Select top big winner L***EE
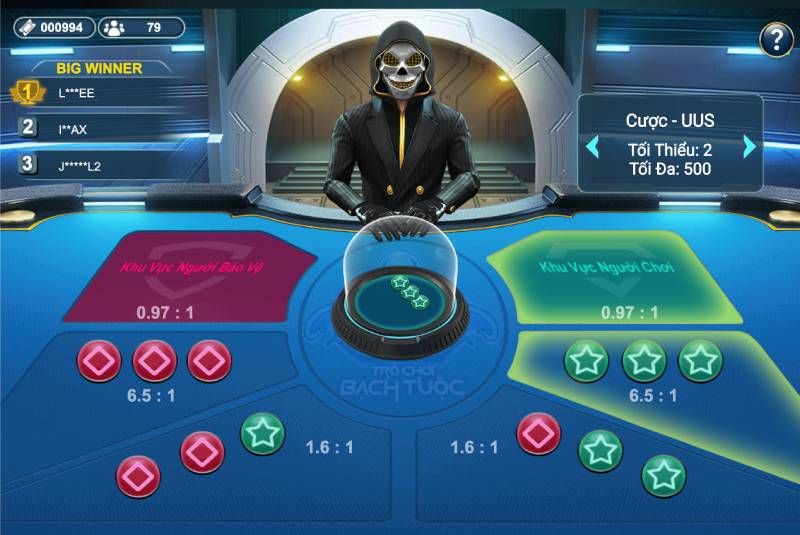 tap(80, 92)
